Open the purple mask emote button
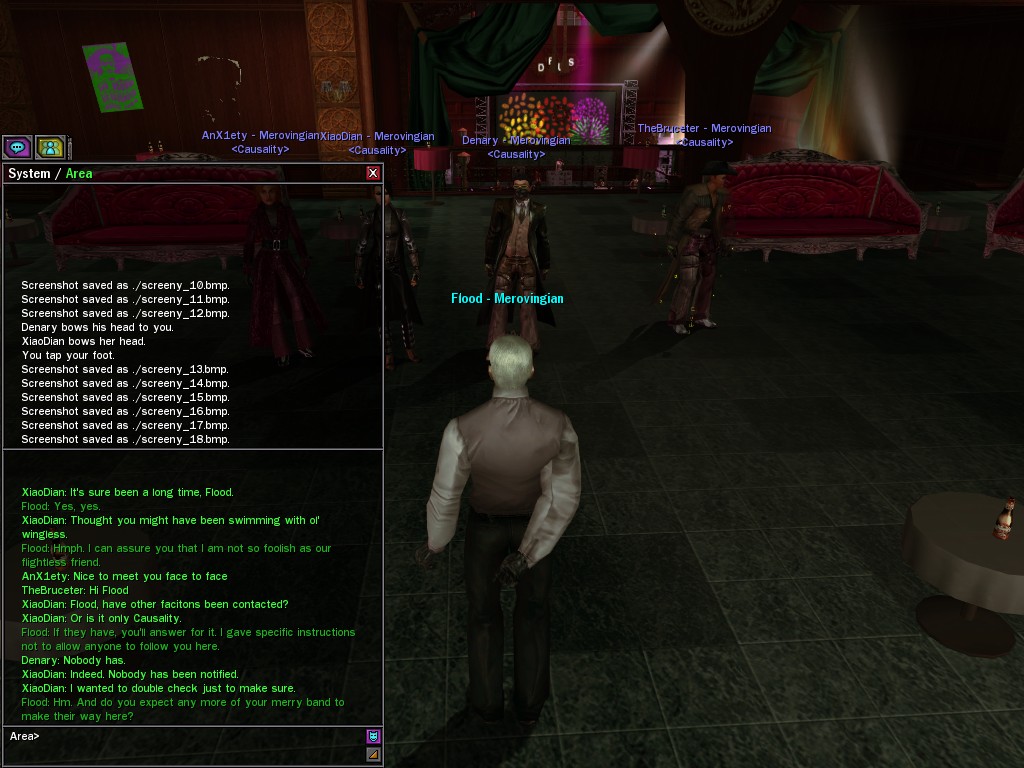 (373, 736)
